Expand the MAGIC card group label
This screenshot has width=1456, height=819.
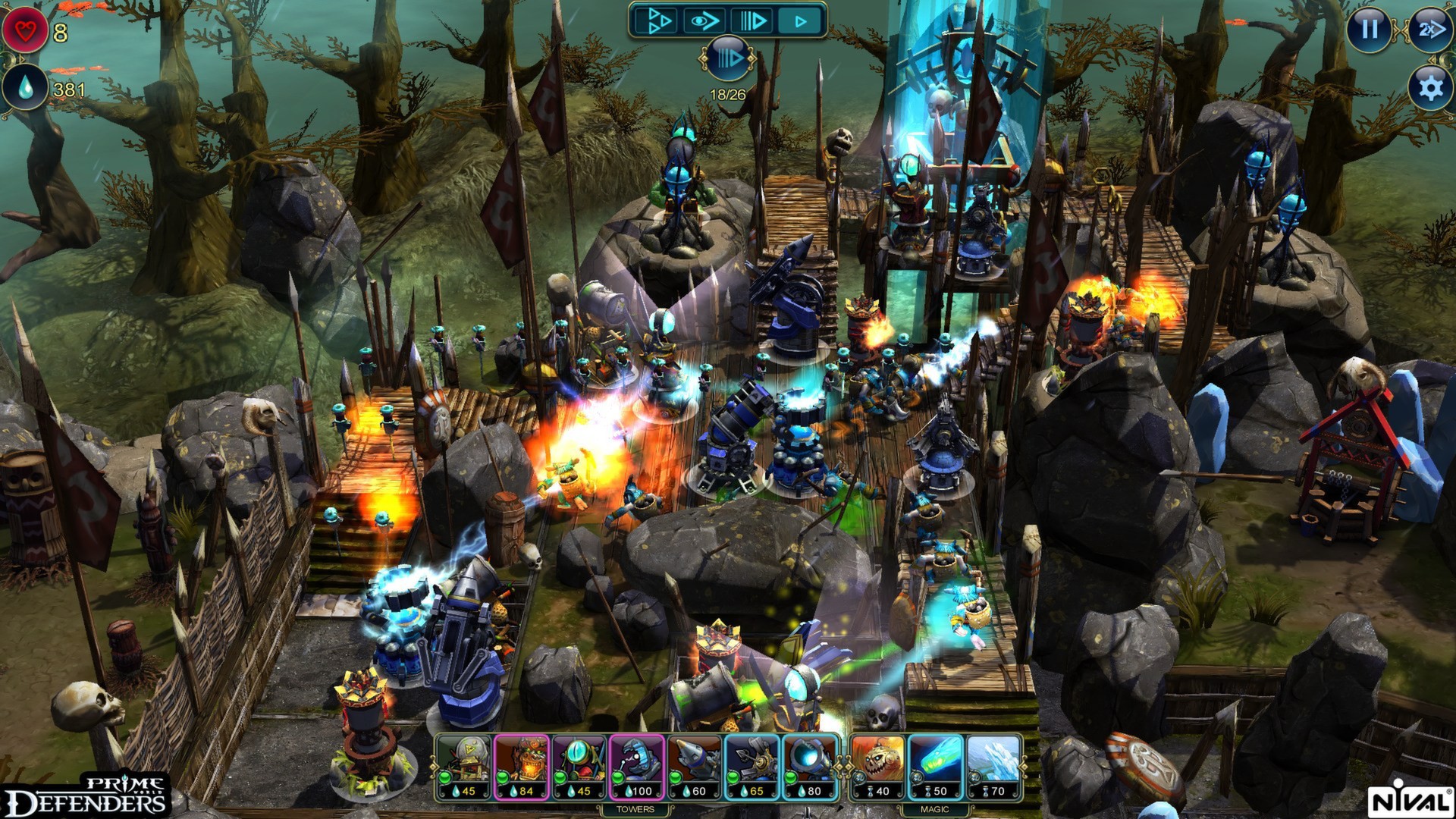(x=936, y=809)
